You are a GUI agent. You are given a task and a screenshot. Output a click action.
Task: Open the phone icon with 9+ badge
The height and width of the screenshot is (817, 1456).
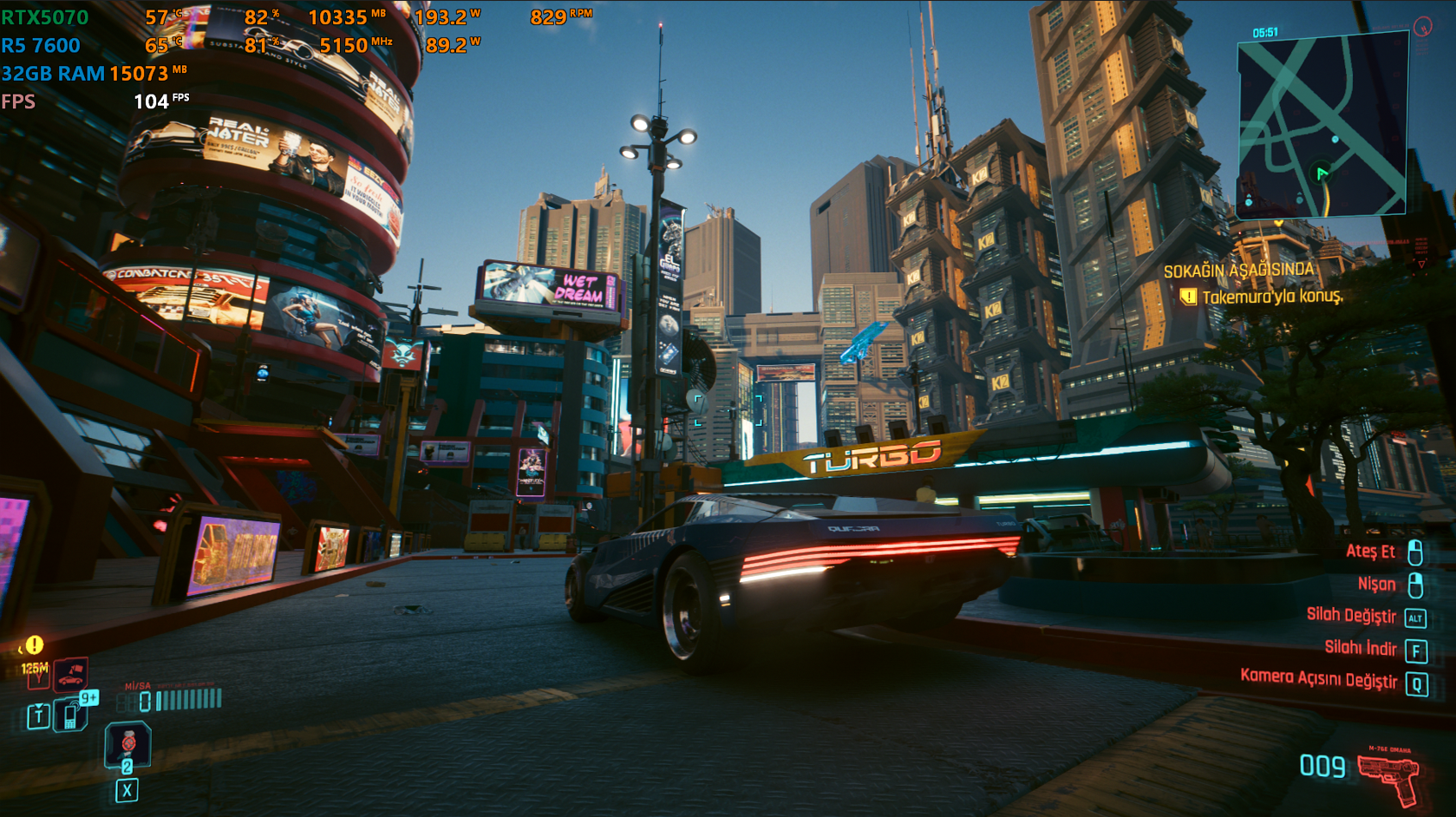tap(72, 715)
